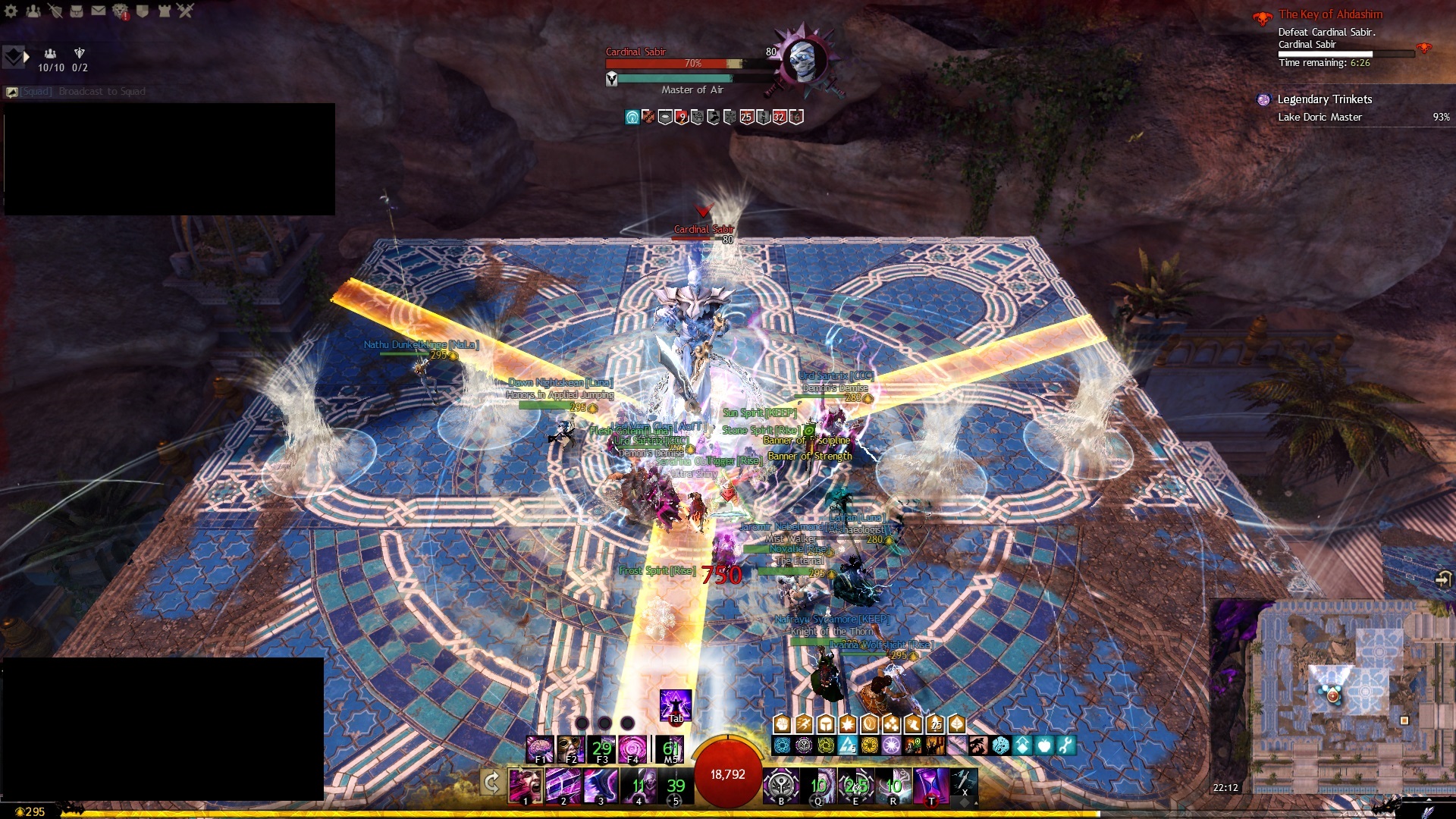Open the contacts and LFG panel
This screenshot has width=1456, height=819.
[33, 11]
